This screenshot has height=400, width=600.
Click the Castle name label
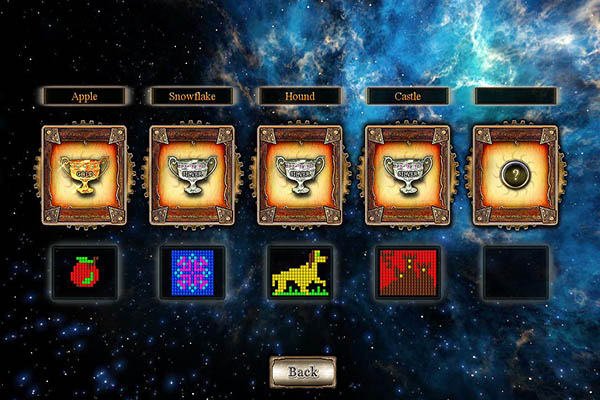(408, 96)
